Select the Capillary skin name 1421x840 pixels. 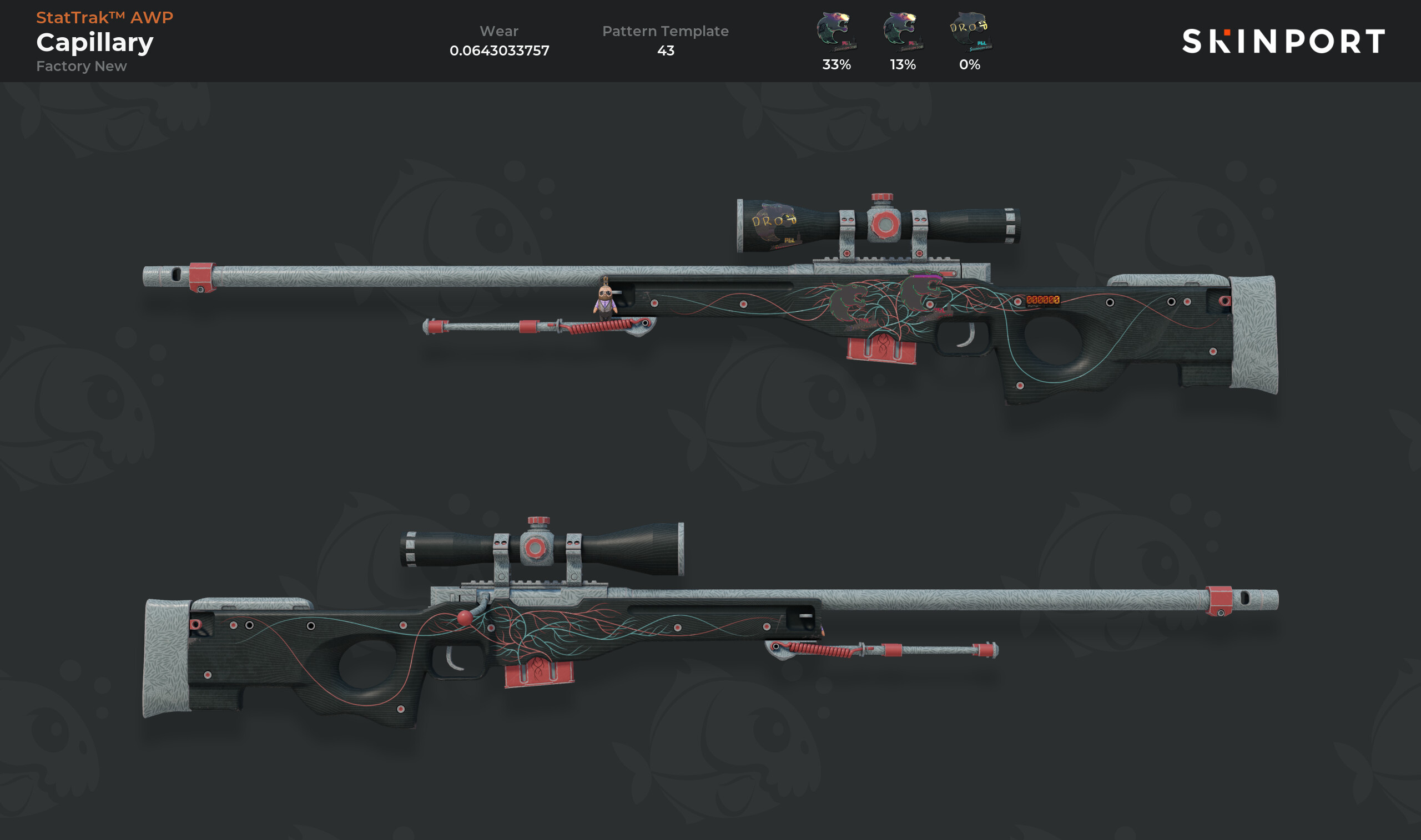[93, 41]
